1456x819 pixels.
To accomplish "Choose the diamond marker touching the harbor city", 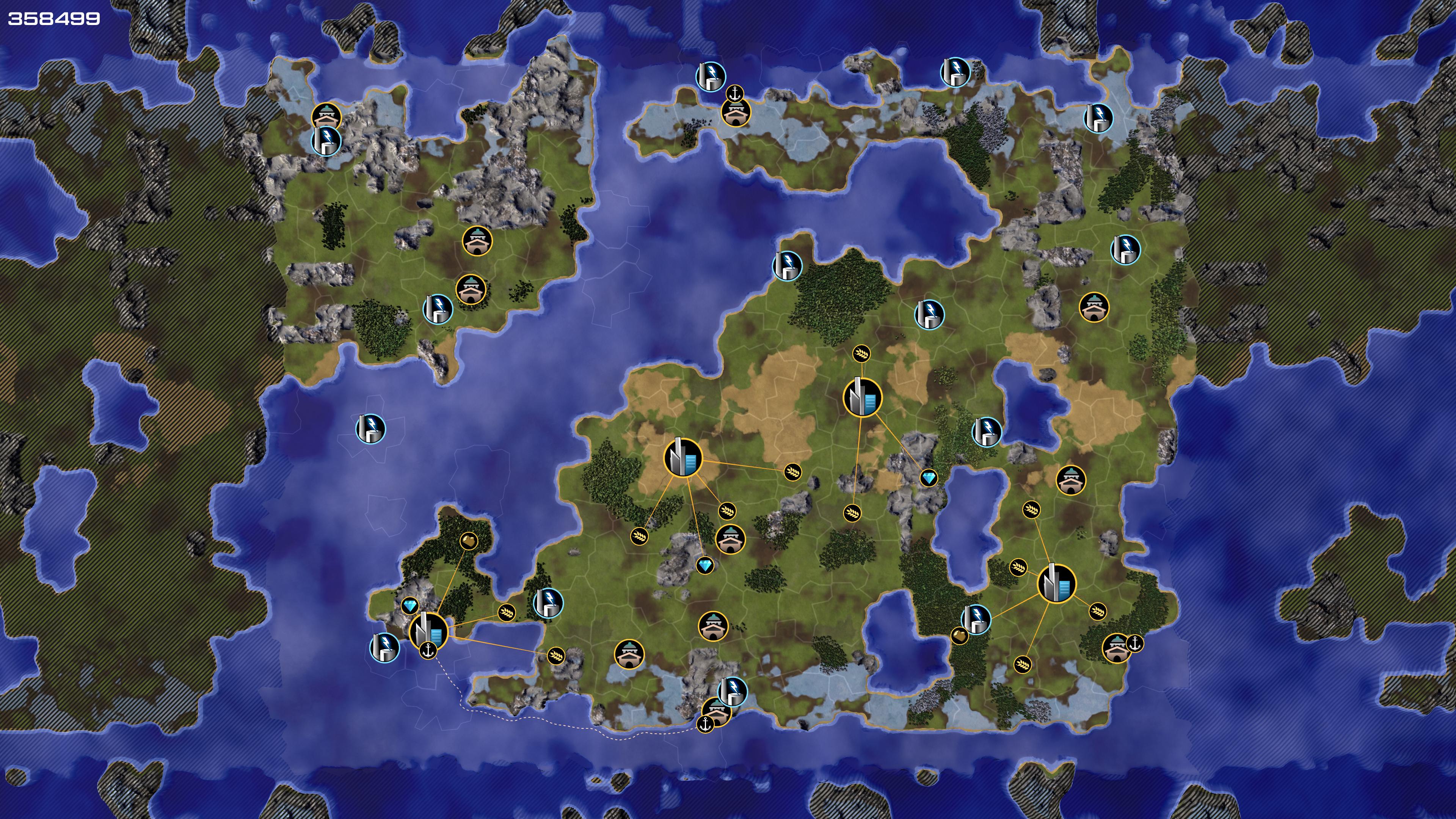I will coord(410,606).
